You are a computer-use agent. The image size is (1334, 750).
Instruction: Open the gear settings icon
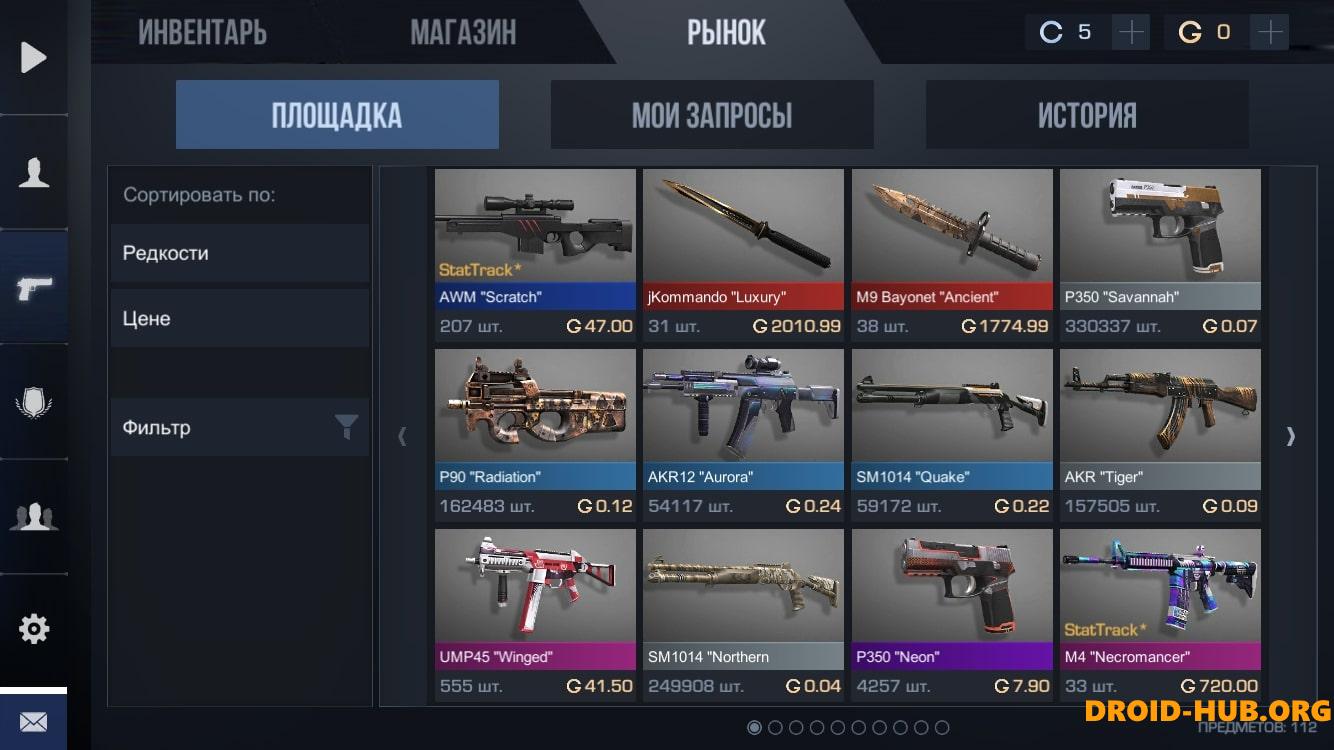pyautogui.click(x=34, y=629)
